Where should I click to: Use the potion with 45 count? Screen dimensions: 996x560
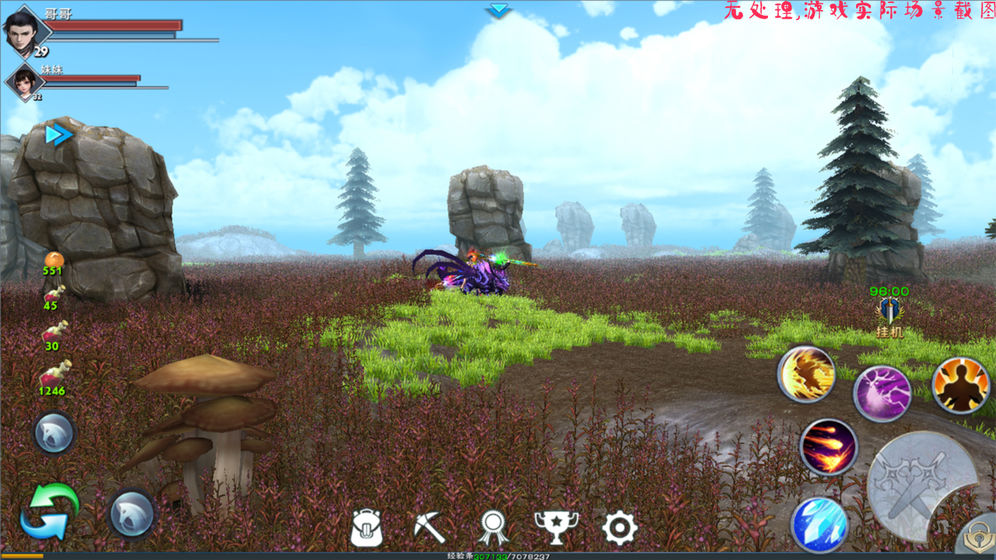click(52, 292)
